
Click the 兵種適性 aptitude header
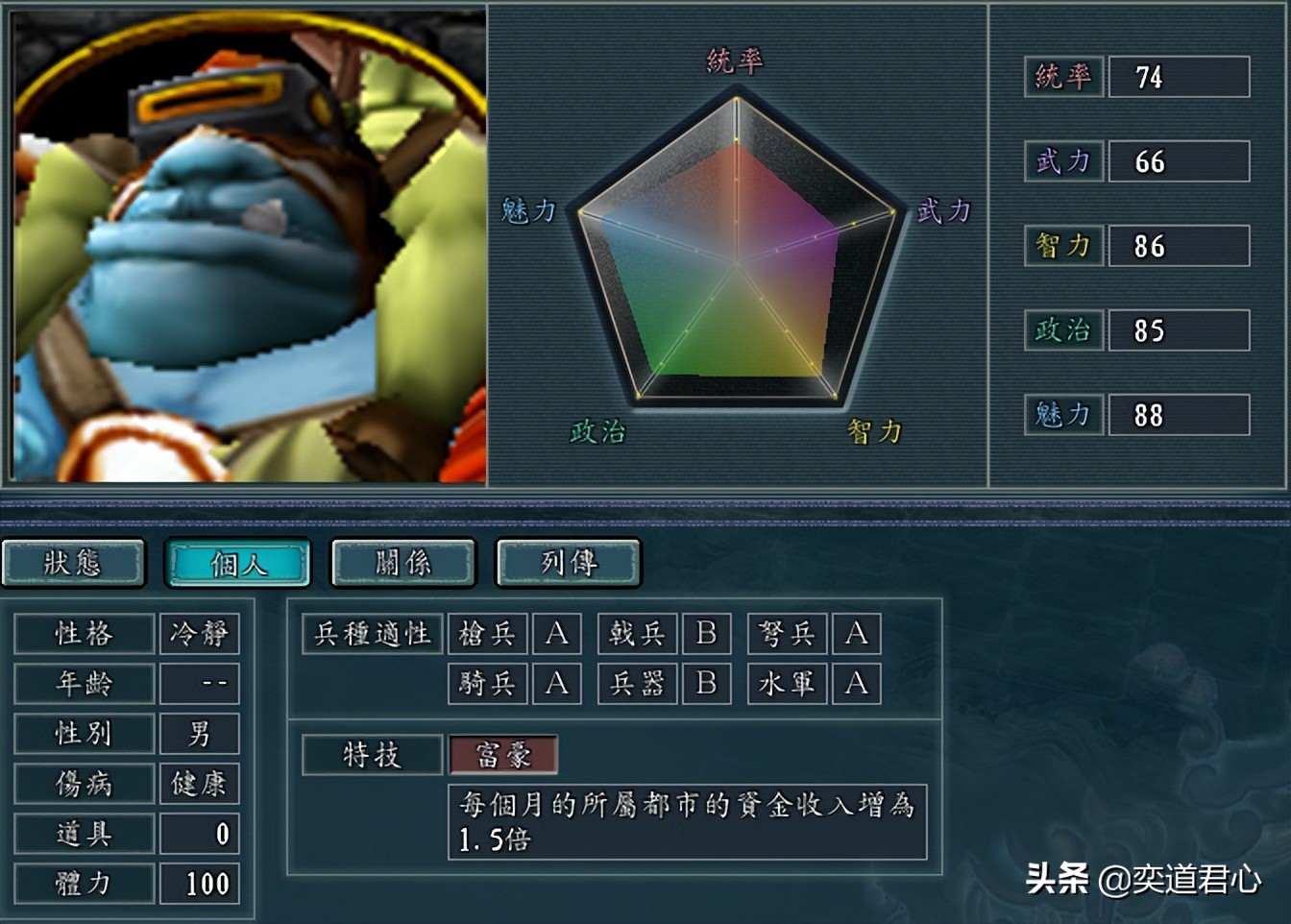372,634
